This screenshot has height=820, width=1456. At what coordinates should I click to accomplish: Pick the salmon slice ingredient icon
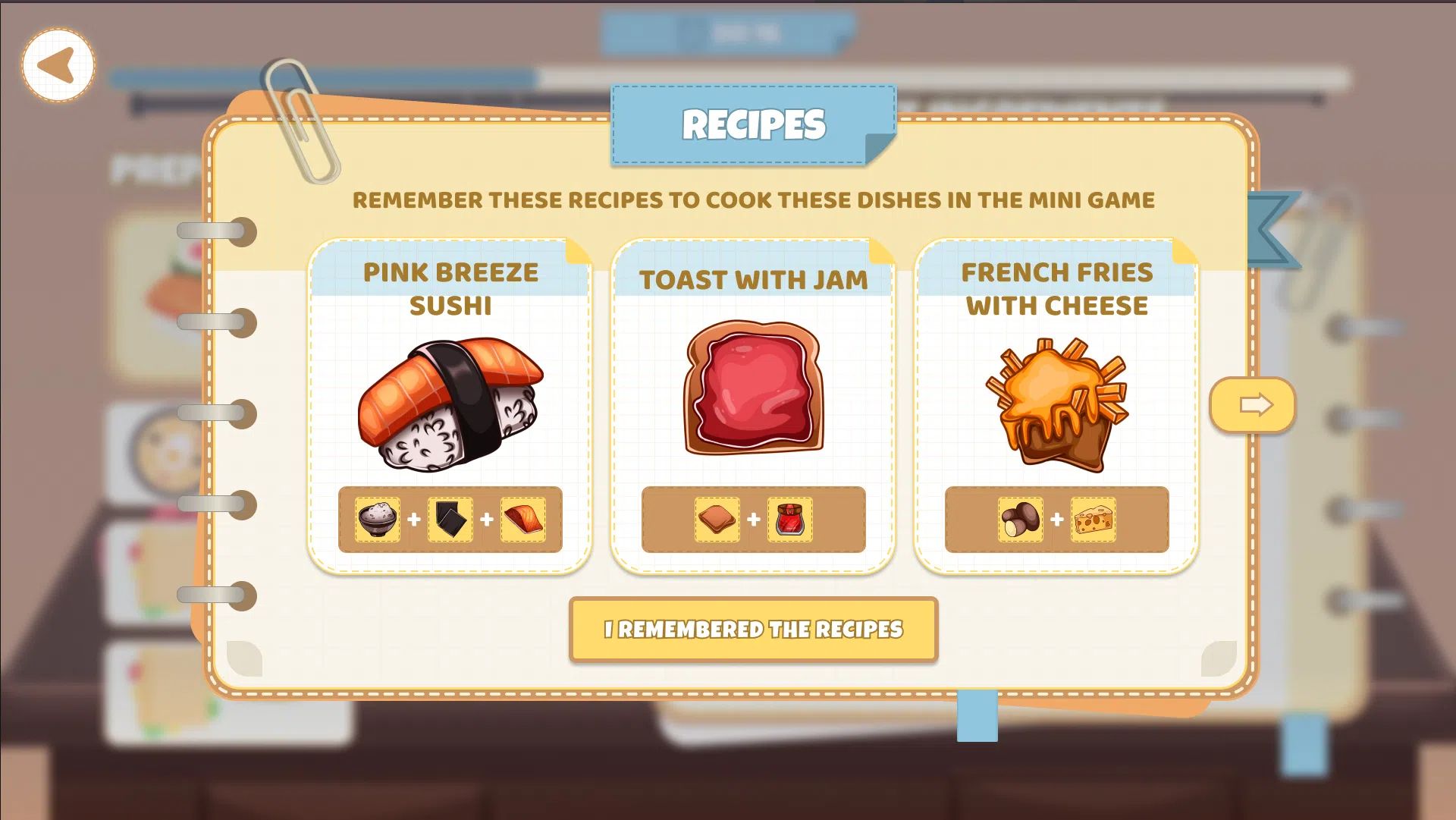[523, 520]
